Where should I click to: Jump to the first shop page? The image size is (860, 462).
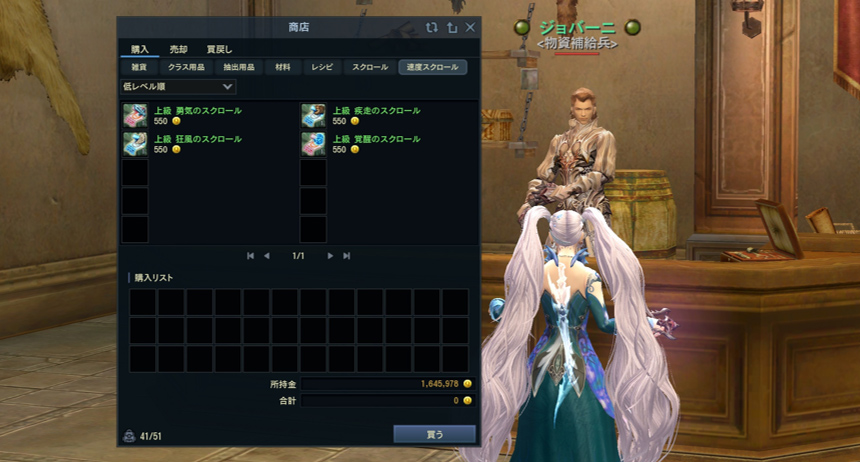tap(250, 256)
